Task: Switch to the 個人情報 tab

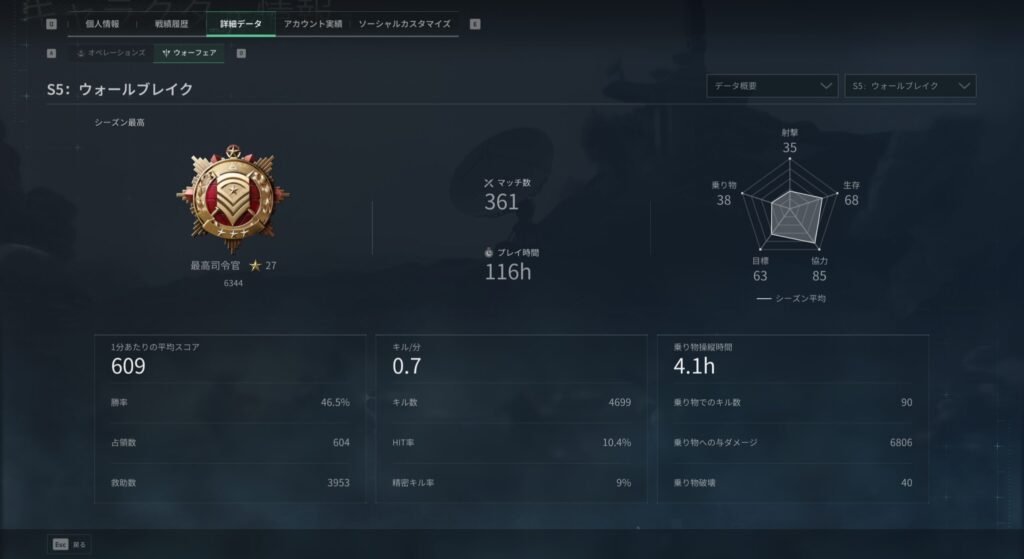Action: click(102, 23)
